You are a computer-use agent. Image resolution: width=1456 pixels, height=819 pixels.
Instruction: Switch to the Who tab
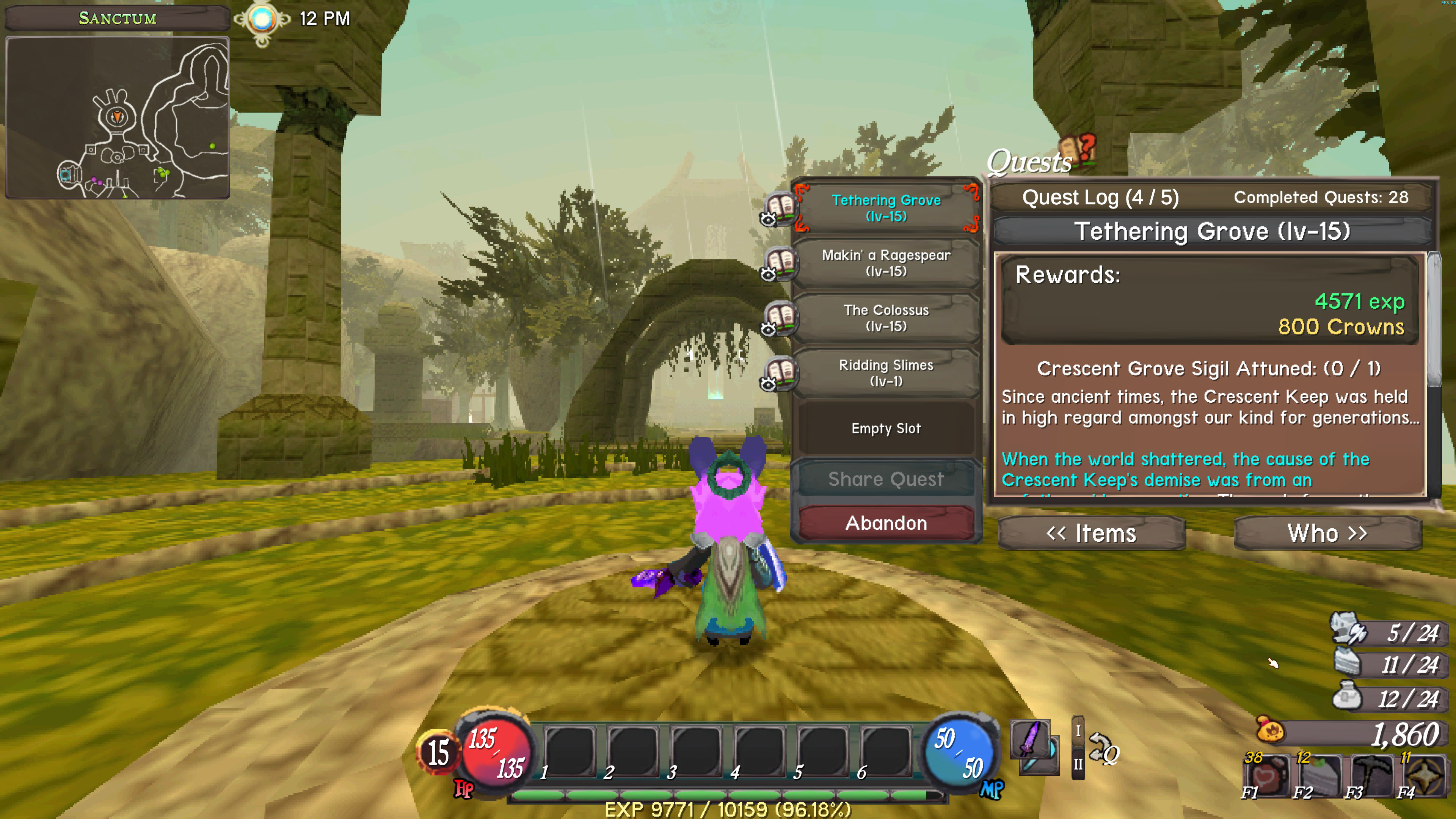[x=1327, y=533]
